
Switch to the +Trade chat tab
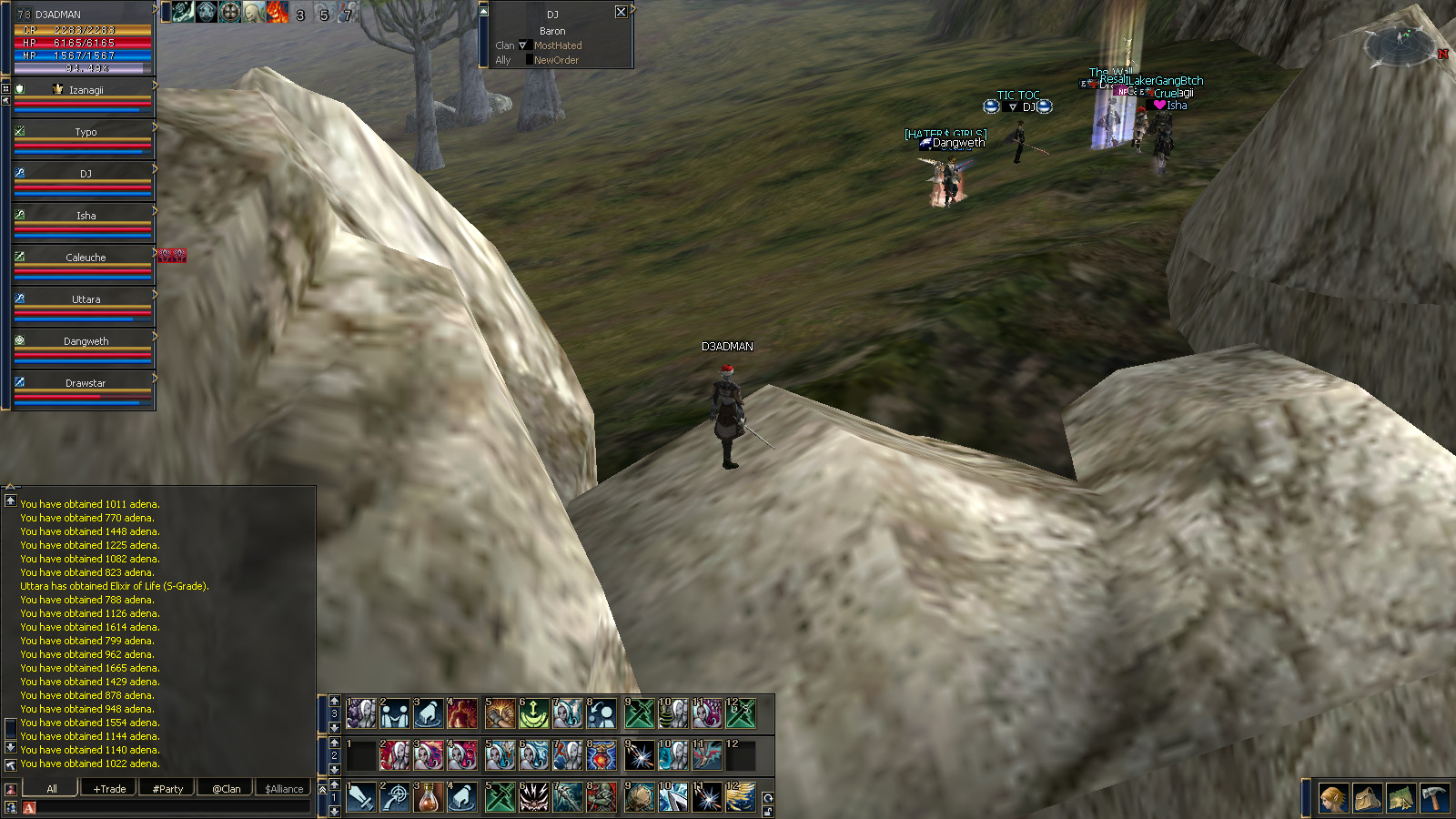pos(109,789)
